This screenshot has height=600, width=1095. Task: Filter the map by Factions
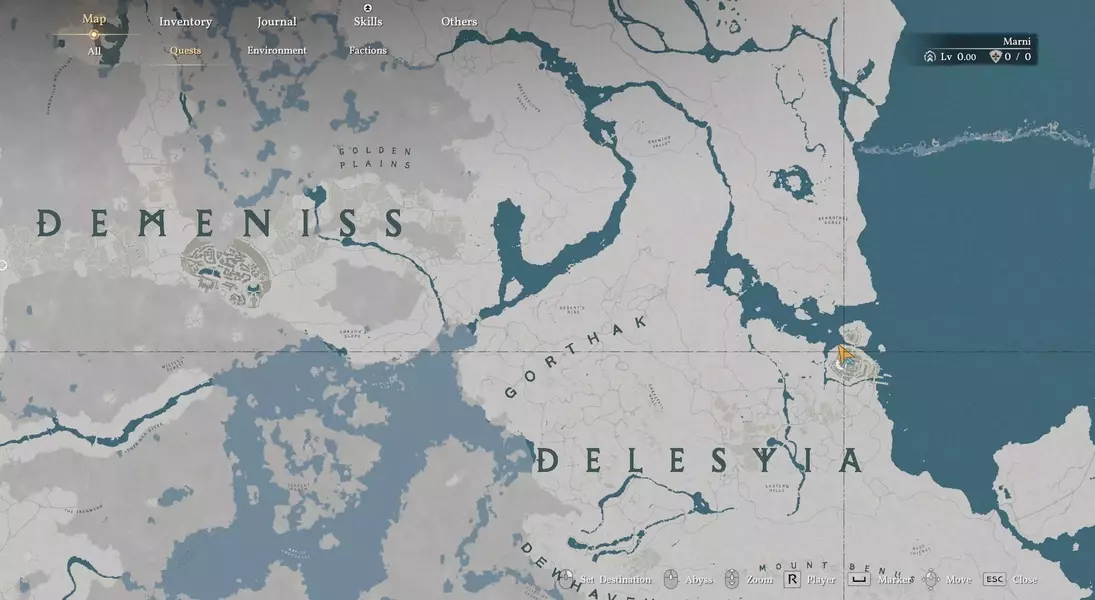pyautogui.click(x=368, y=51)
